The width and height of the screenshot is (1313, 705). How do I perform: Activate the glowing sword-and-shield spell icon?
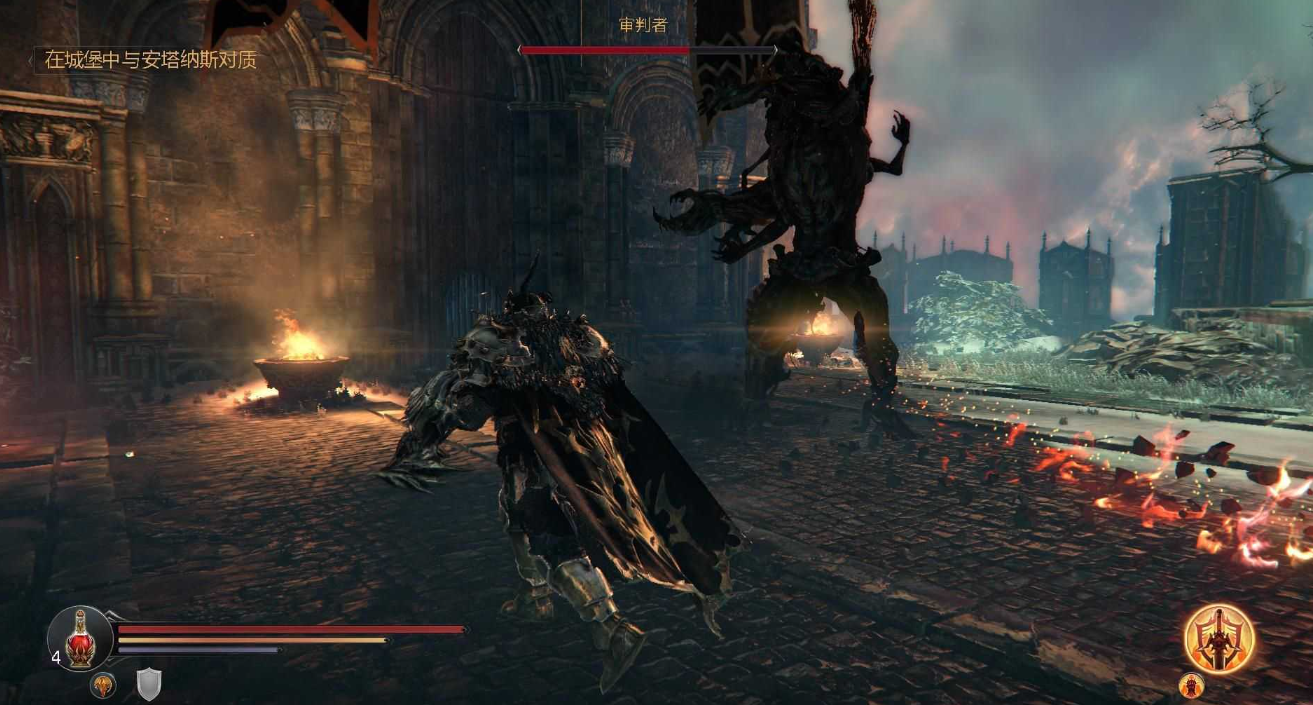coord(1219,639)
